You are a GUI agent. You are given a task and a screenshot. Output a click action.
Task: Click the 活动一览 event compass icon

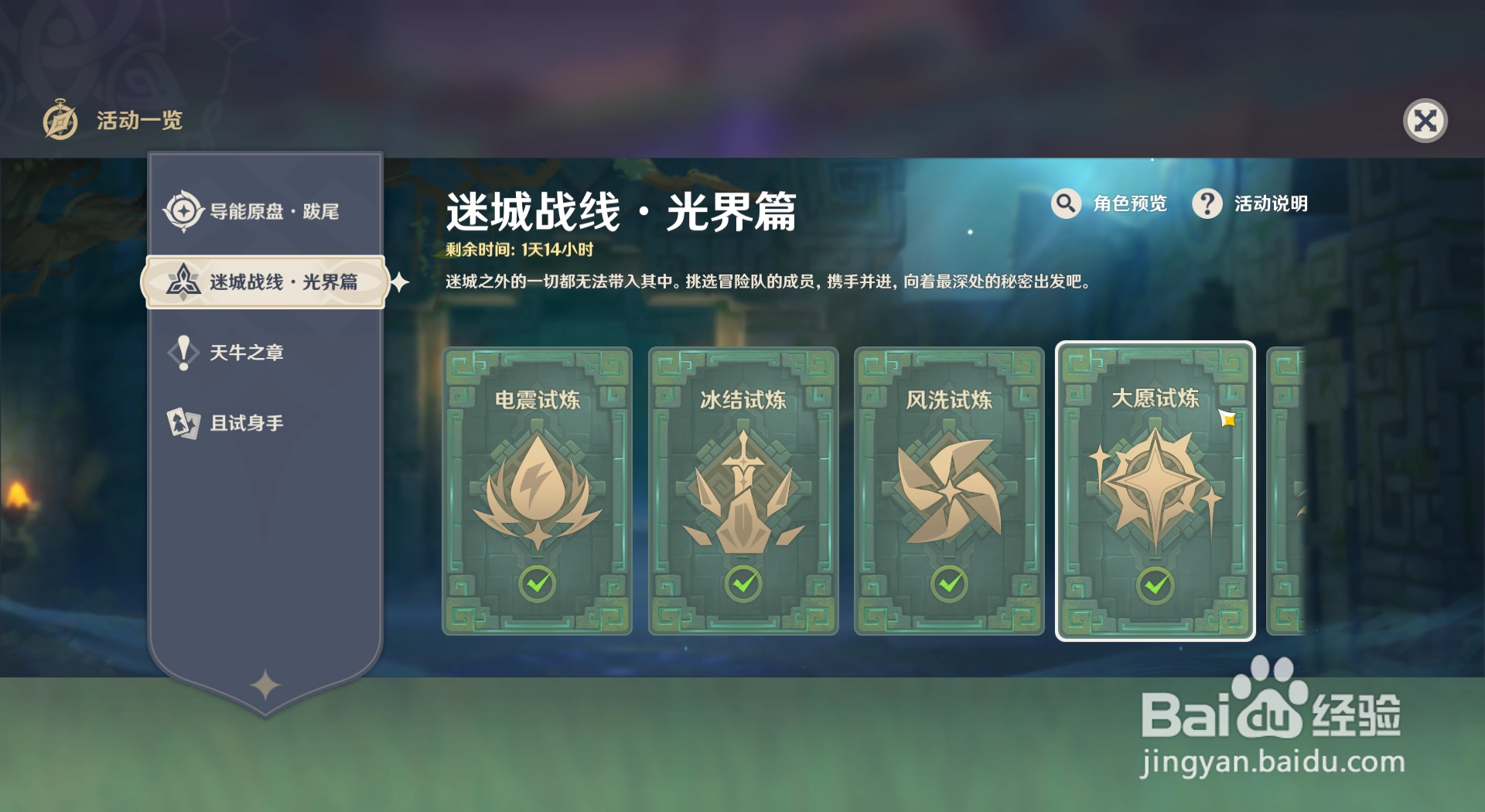click(x=60, y=121)
